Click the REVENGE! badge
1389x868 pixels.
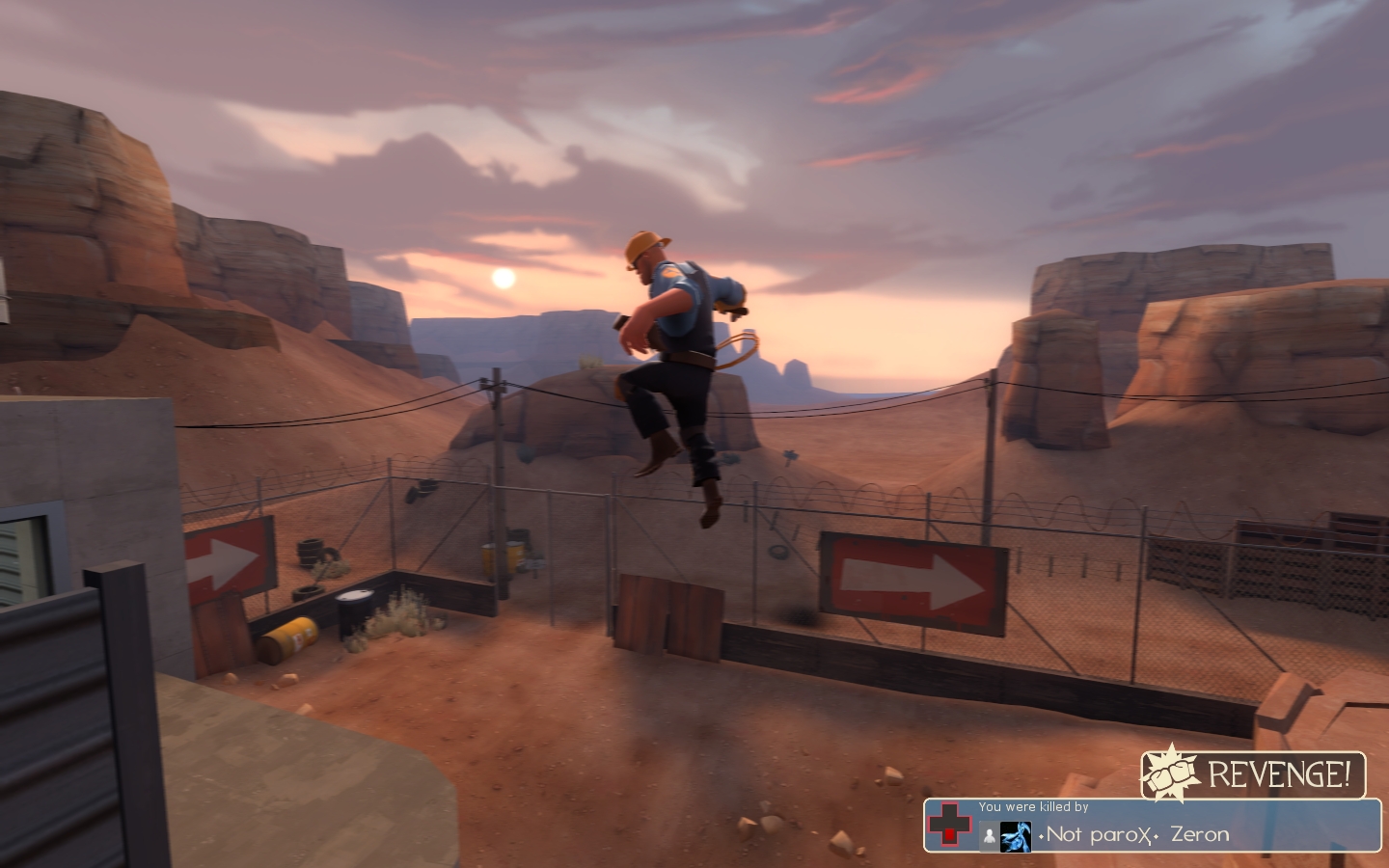pos(1253,774)
